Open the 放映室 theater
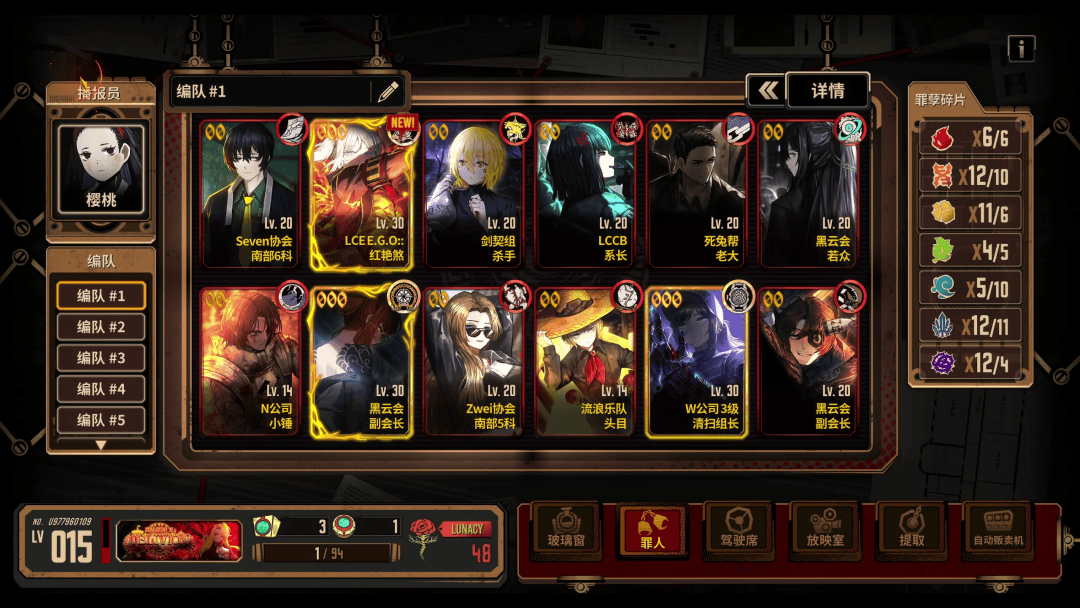Viewport: 1080px width, 608px height. tap(824, 530)
